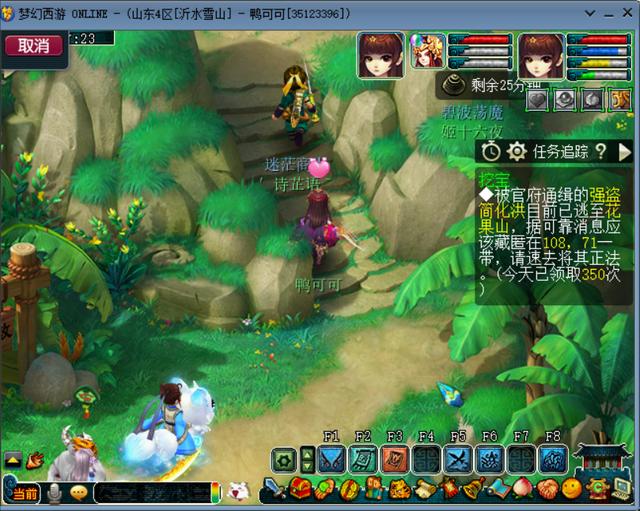Use the F8 blue skill slot
Viewport: 640px width, 511px height.
click(x=552, y=458)
